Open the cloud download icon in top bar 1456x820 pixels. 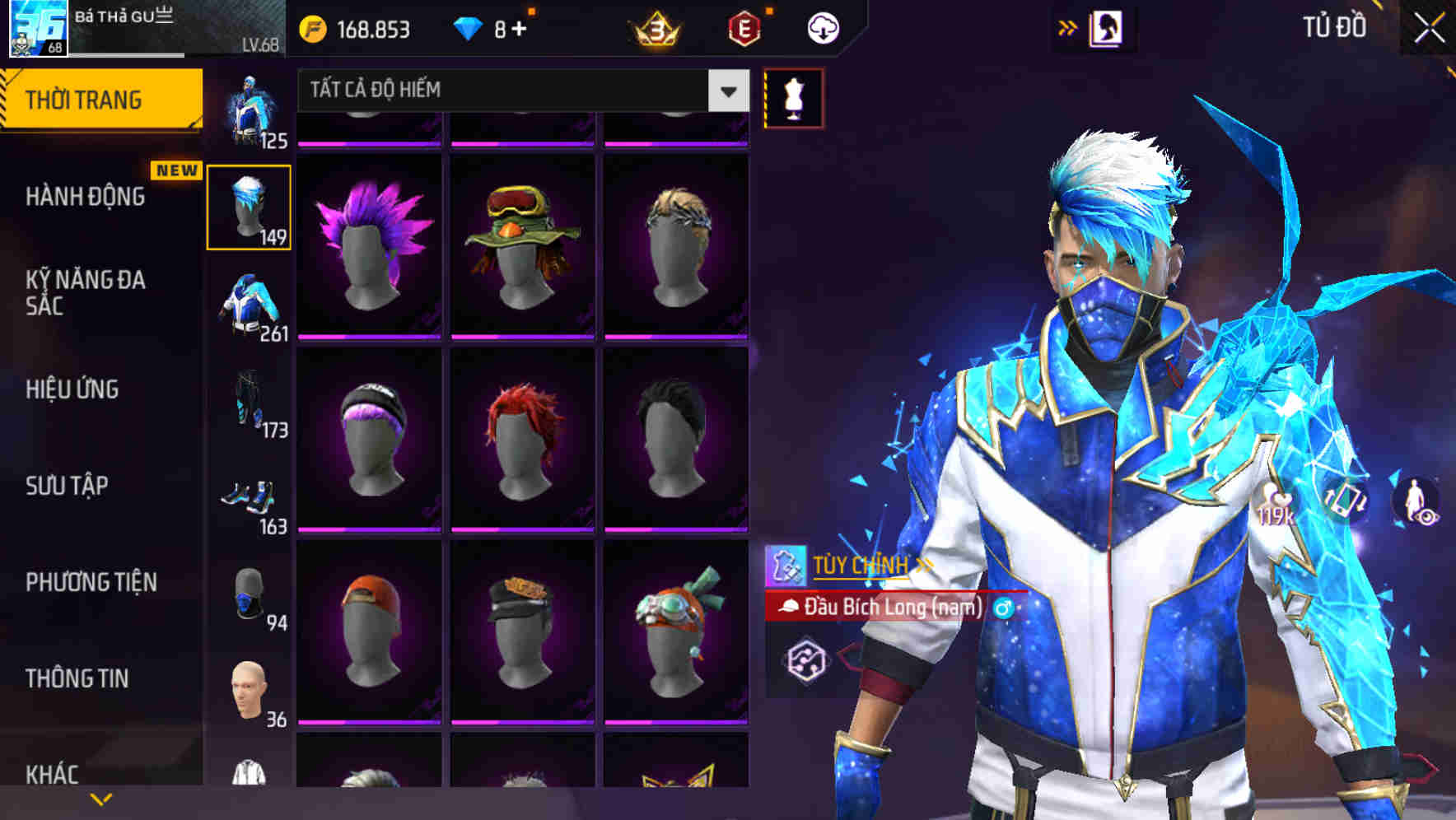pos(822,27)
